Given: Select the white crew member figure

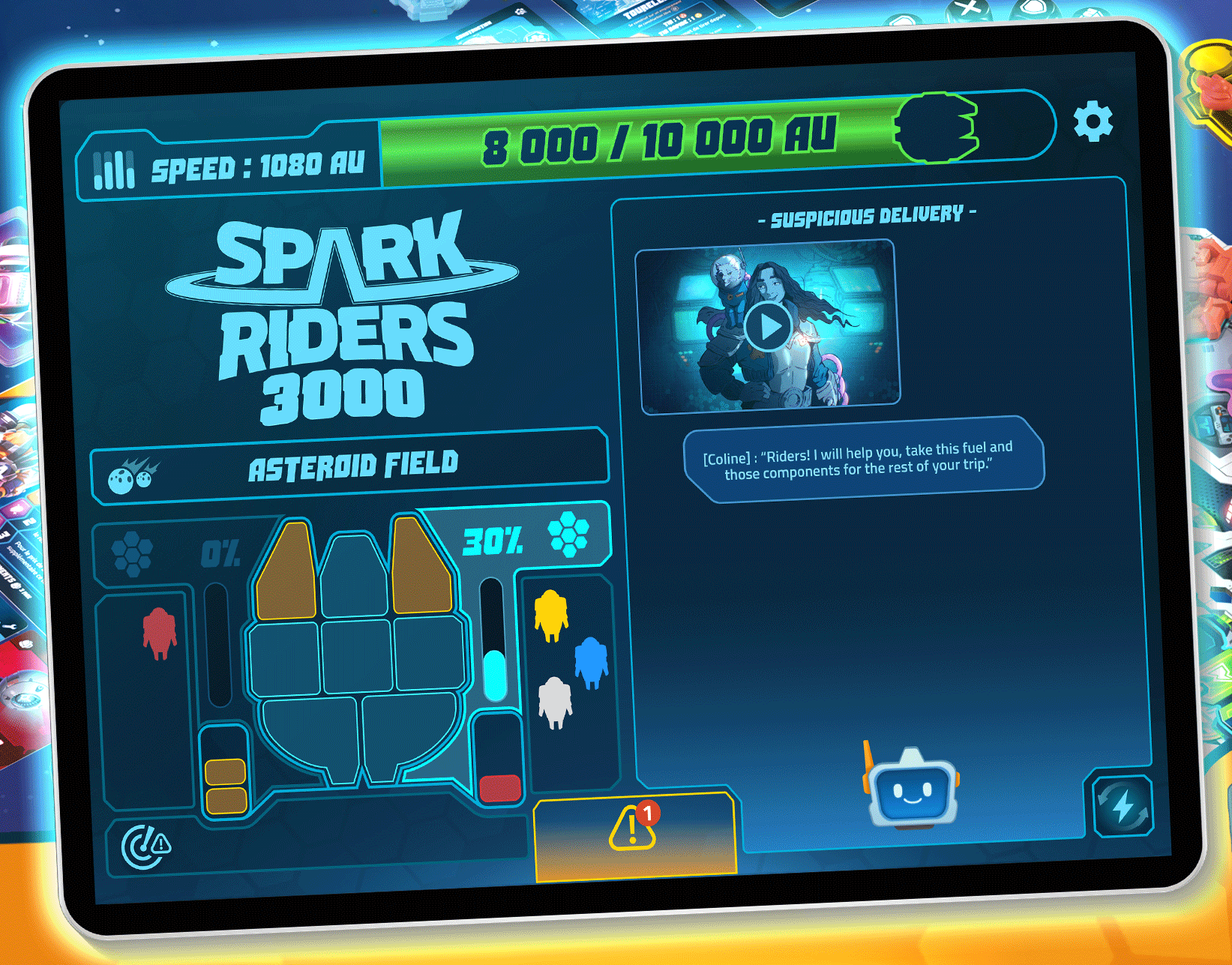Looking at the screenshot, I should pos(555,702).
